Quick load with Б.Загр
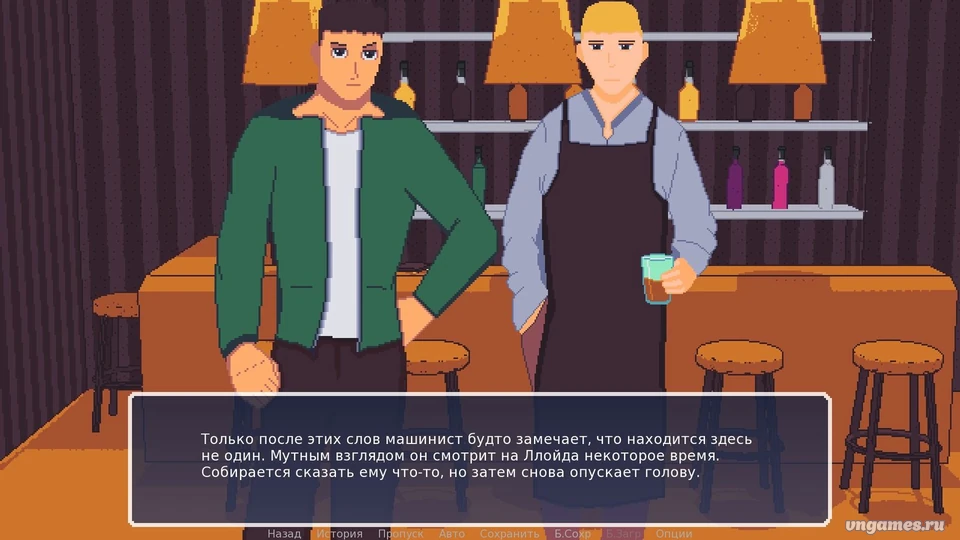The height and width of the screenshot is (540, 960). click(625, 534)
